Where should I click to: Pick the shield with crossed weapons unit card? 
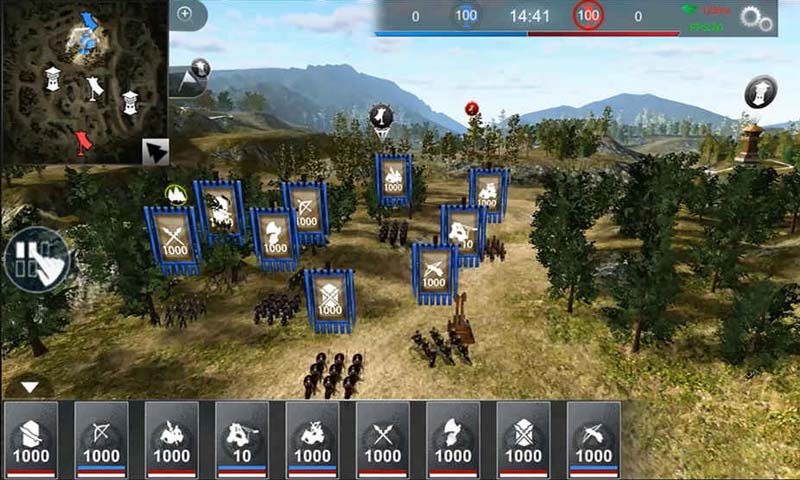pyautogui.click(x=524, y=439)
